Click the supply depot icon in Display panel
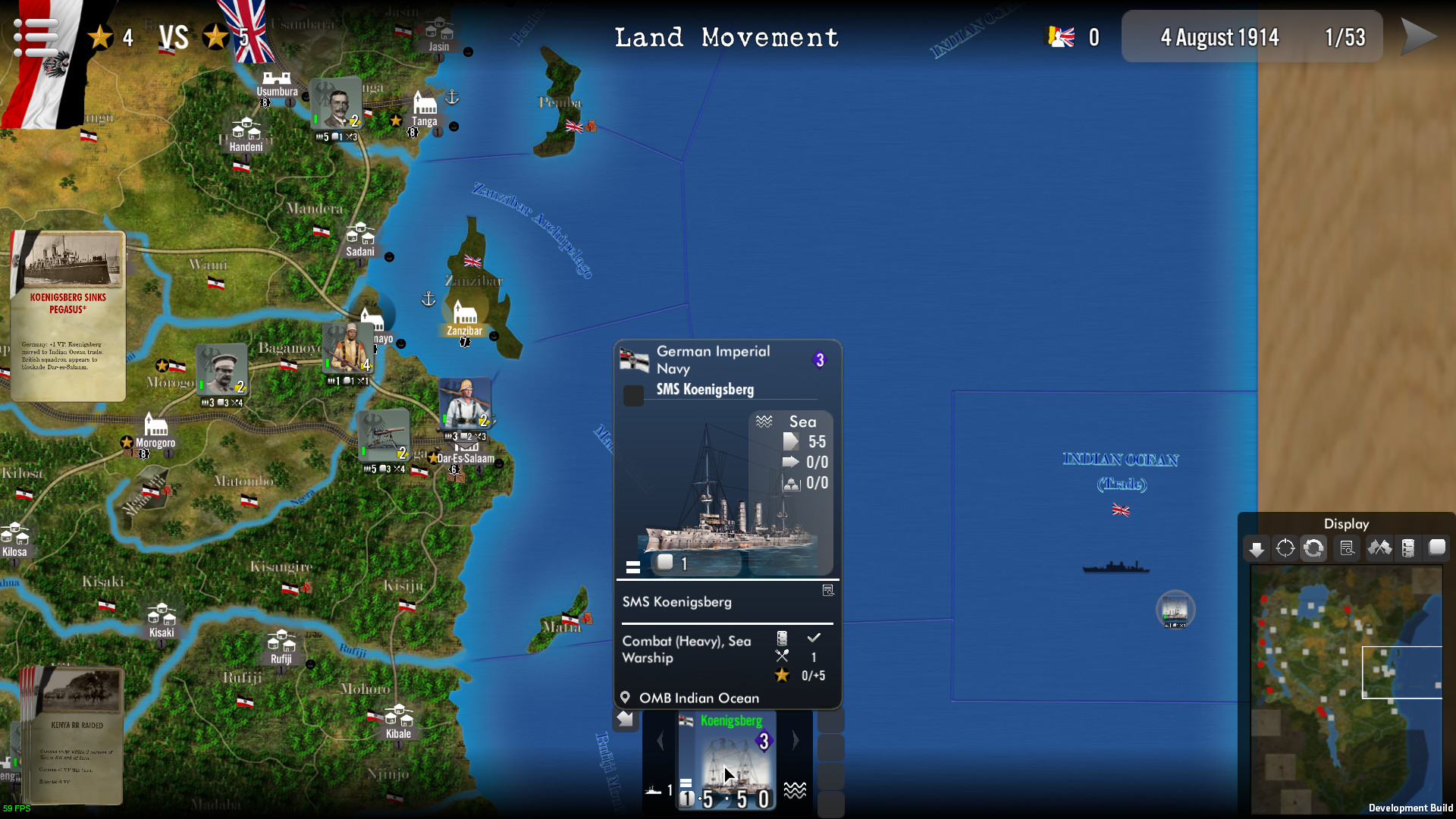This screenshot has height=819, width=1456. (1410, 548)
